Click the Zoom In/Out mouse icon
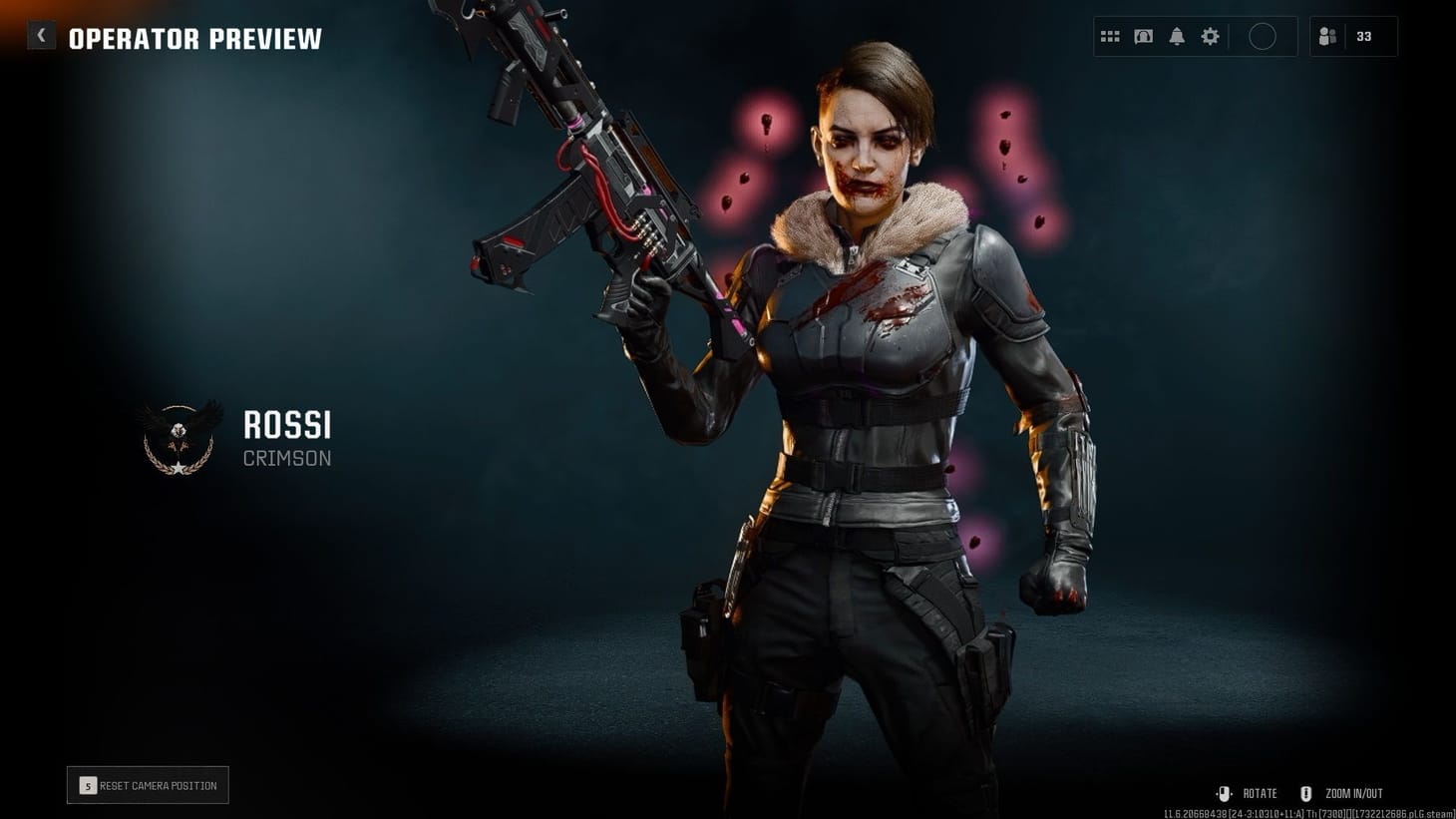The image size is (1456, 819). (x=1306, y=793)
